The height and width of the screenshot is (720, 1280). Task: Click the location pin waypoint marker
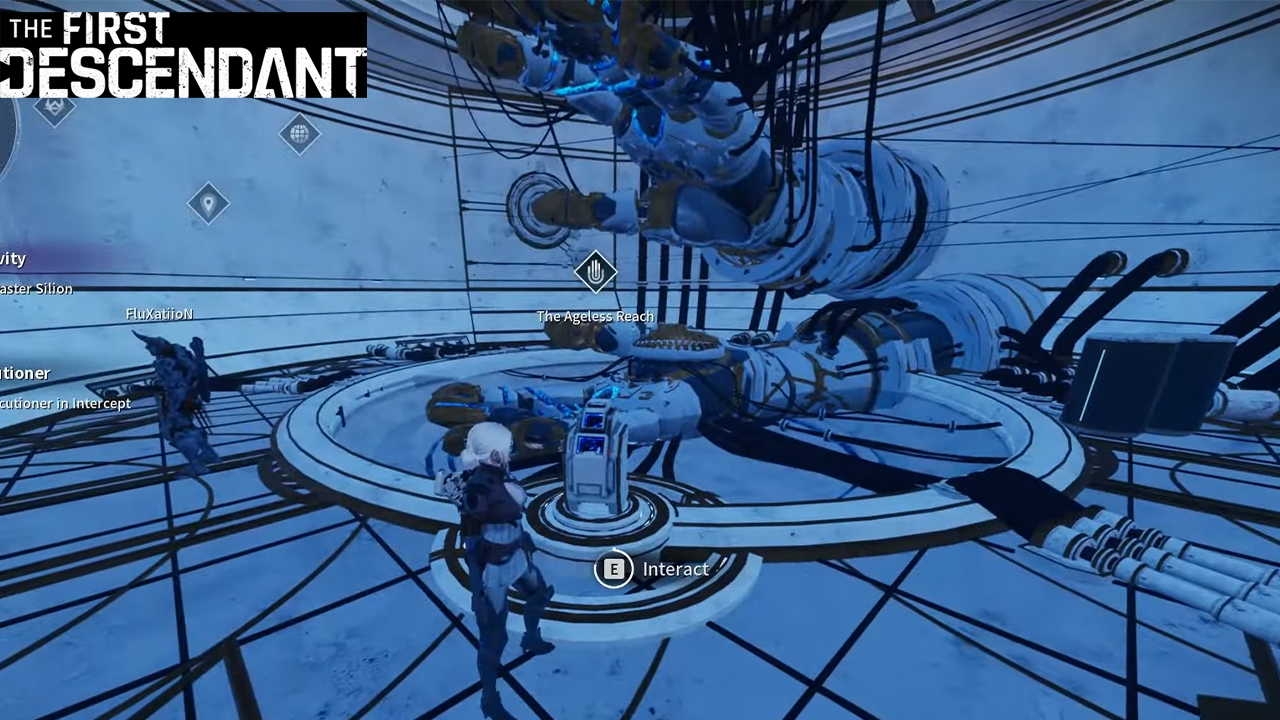208,203
